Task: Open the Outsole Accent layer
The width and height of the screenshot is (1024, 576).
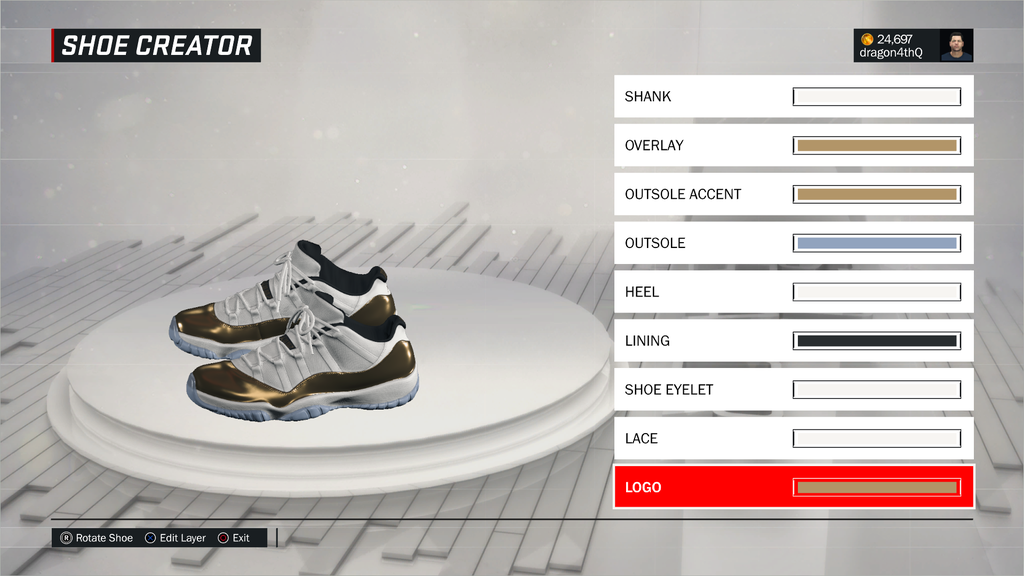Action: click(793, 194)
